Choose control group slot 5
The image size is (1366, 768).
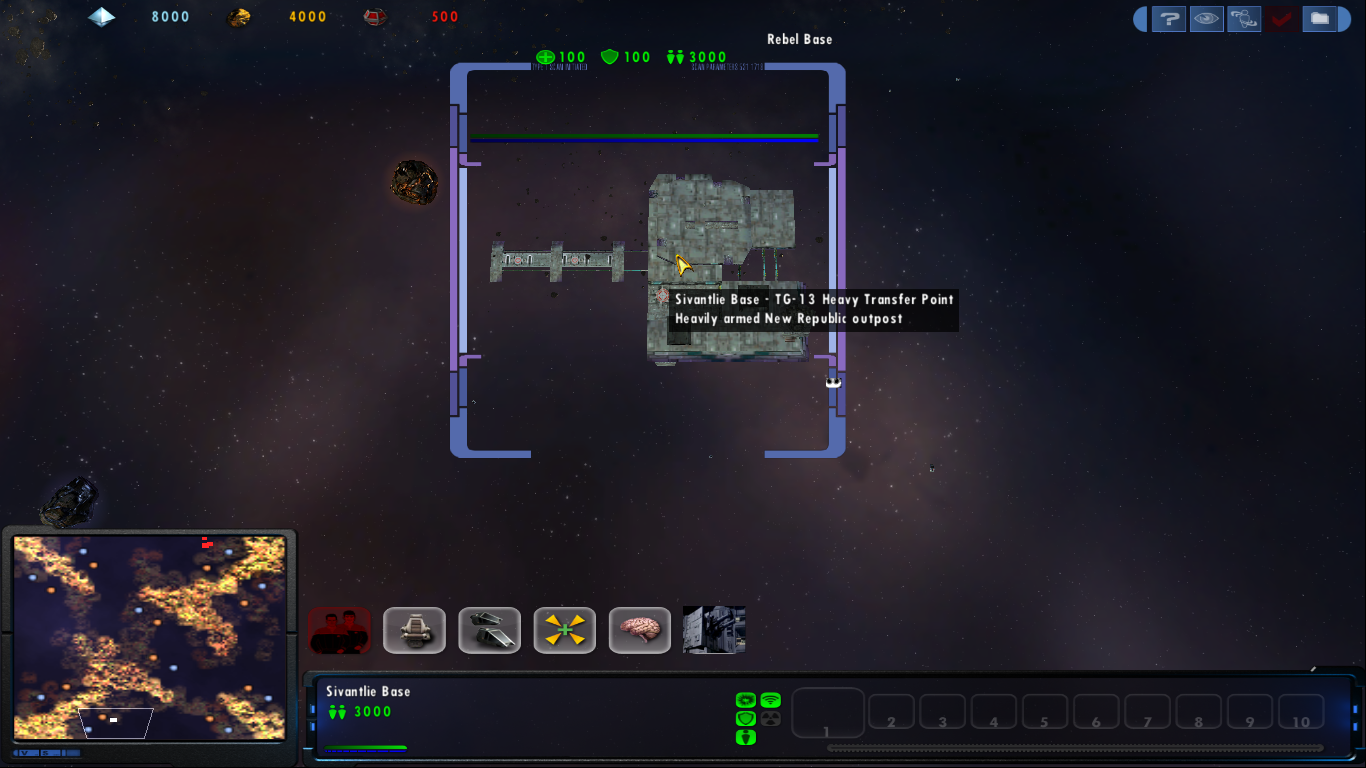click(1045, 712)
